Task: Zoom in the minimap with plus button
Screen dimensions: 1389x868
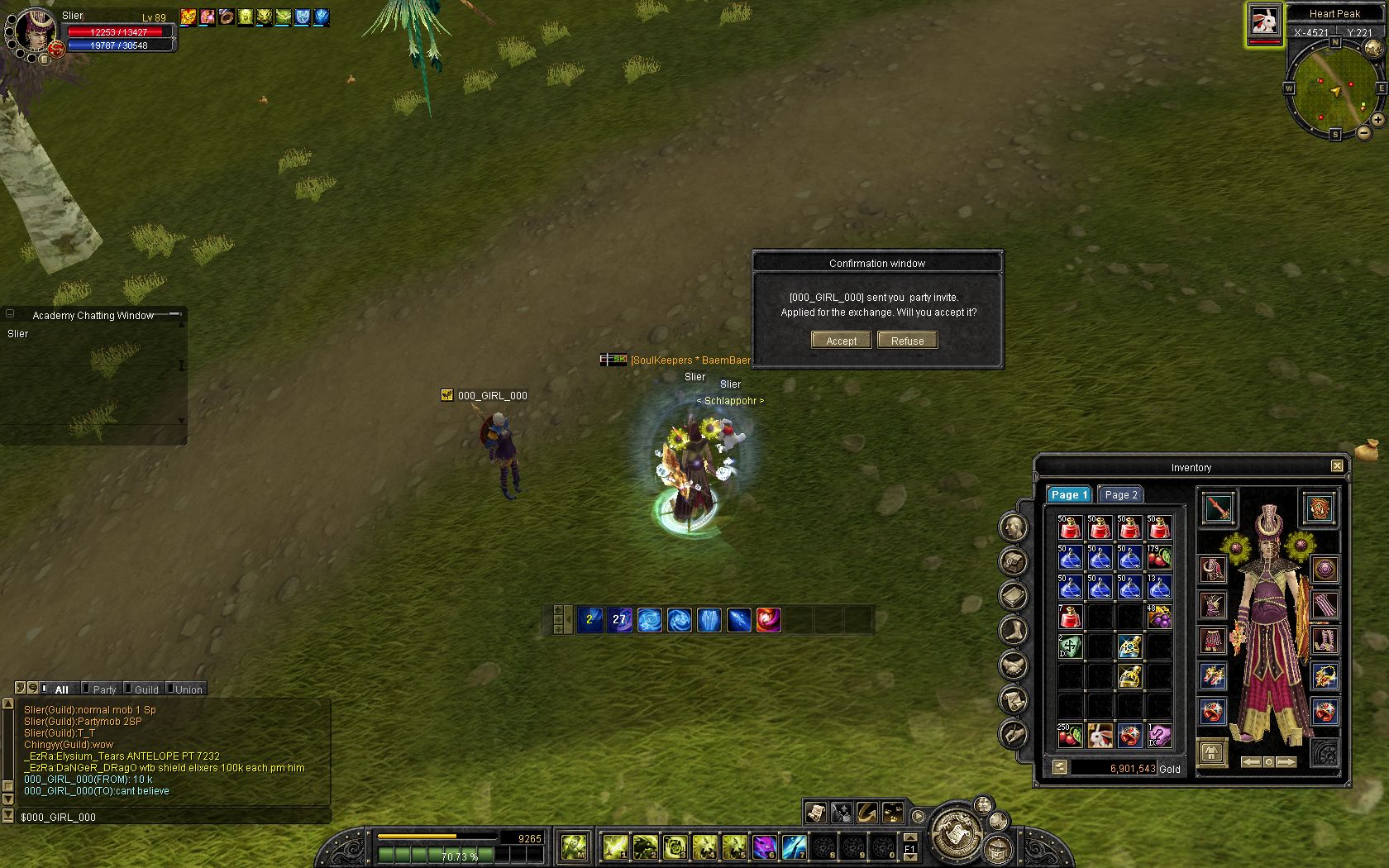Action: pyautogui.click(x=1378, y=120)
